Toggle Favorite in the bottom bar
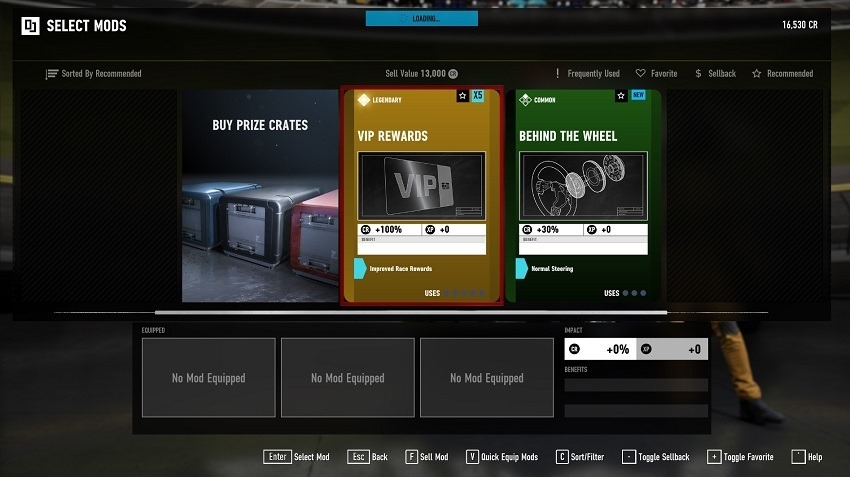The height and width of the screenshot is (477, 850). pos(739,457)
